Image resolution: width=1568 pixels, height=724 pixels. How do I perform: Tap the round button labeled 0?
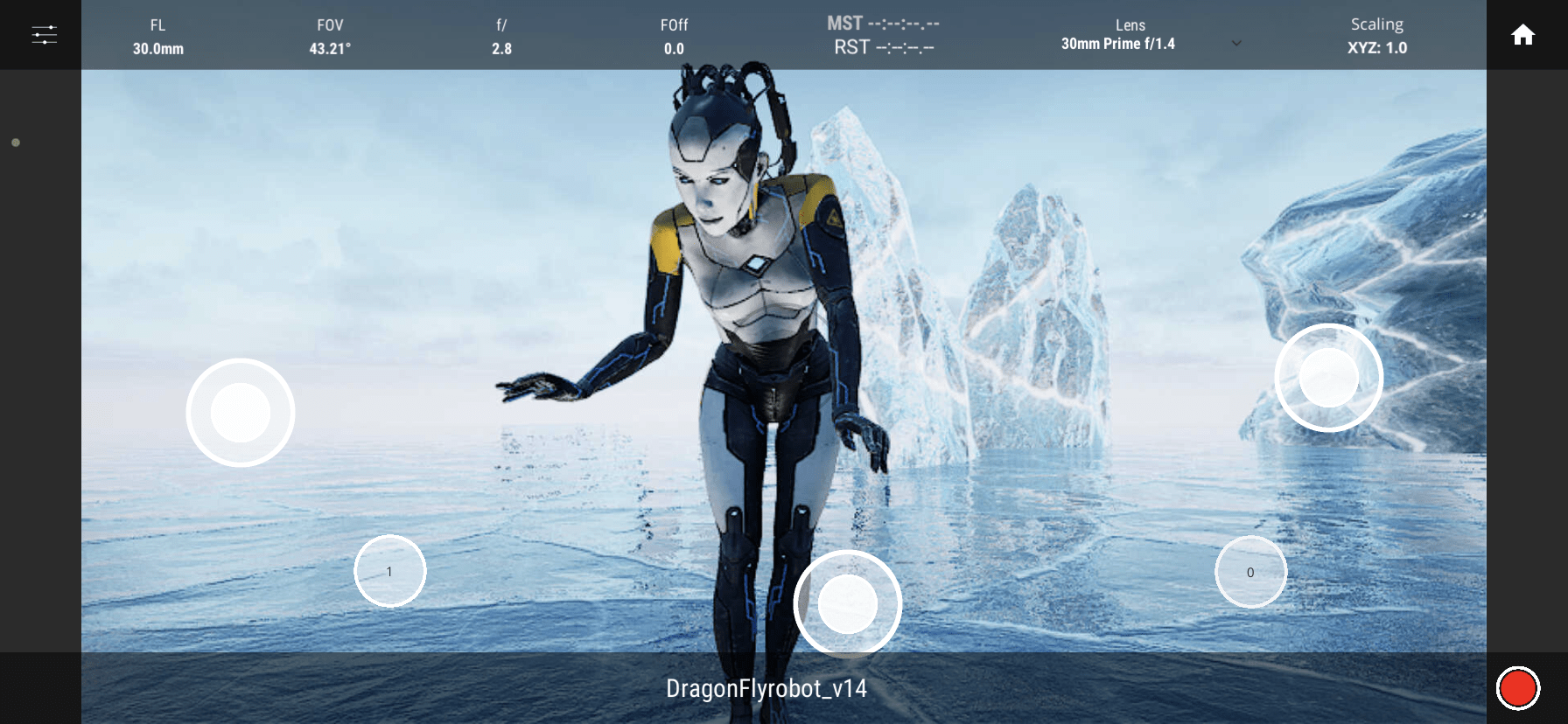tap(1250, 572)
